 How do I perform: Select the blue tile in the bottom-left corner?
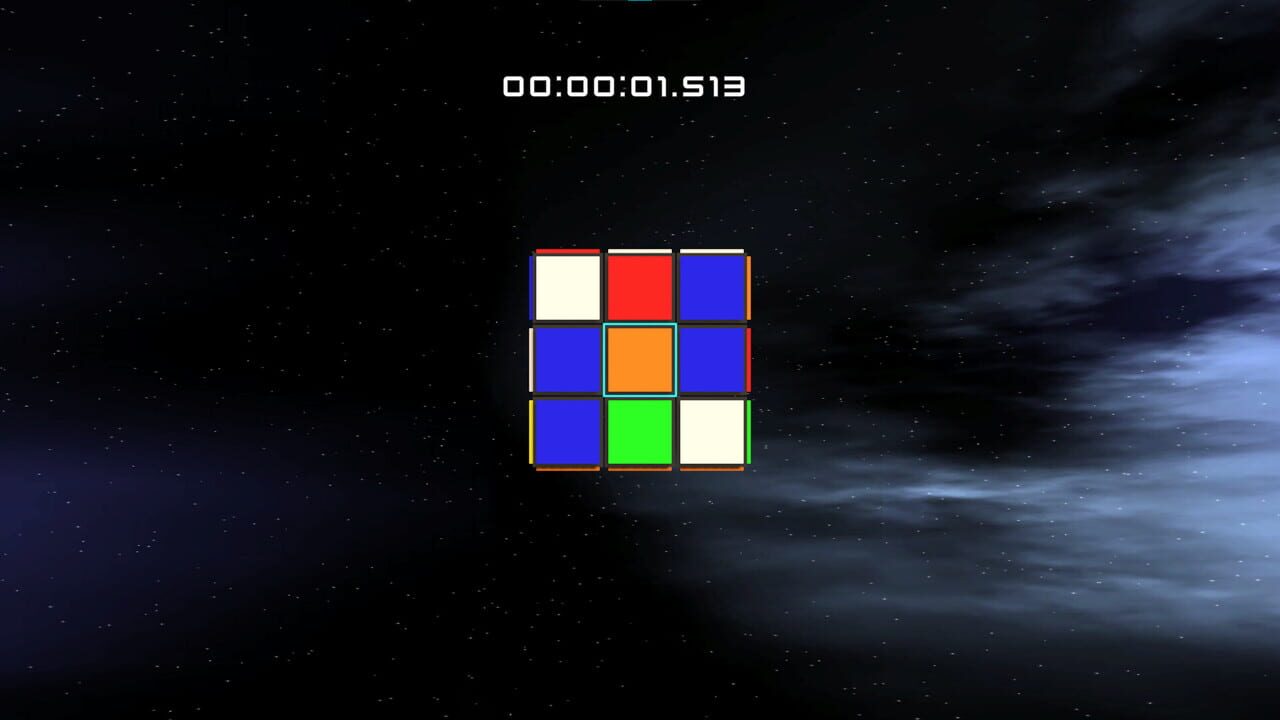point(566,432)
